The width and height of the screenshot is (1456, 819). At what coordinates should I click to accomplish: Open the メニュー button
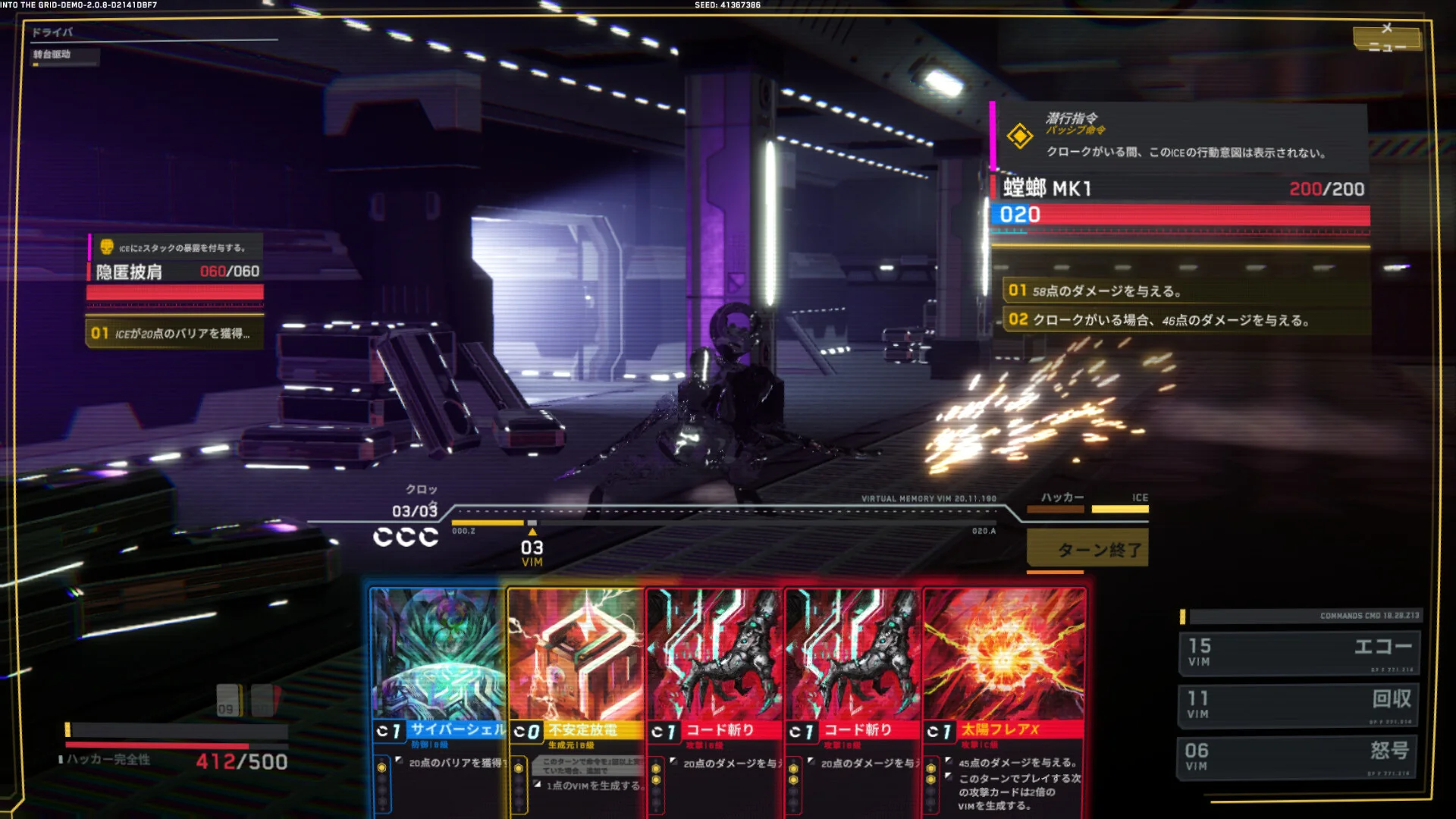(x=1386, y=39)
